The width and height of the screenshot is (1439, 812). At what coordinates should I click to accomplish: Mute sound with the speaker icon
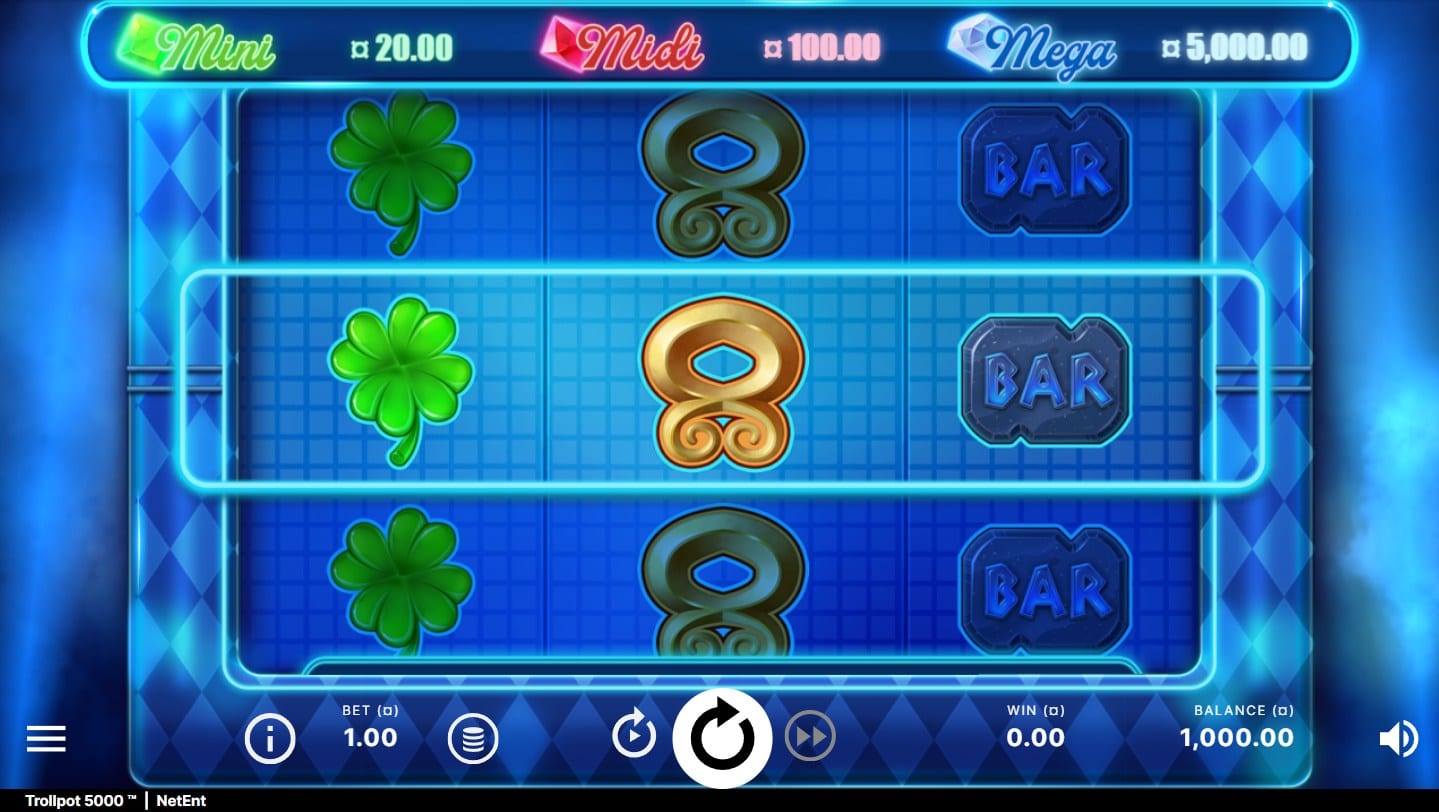pos(1398,739)
